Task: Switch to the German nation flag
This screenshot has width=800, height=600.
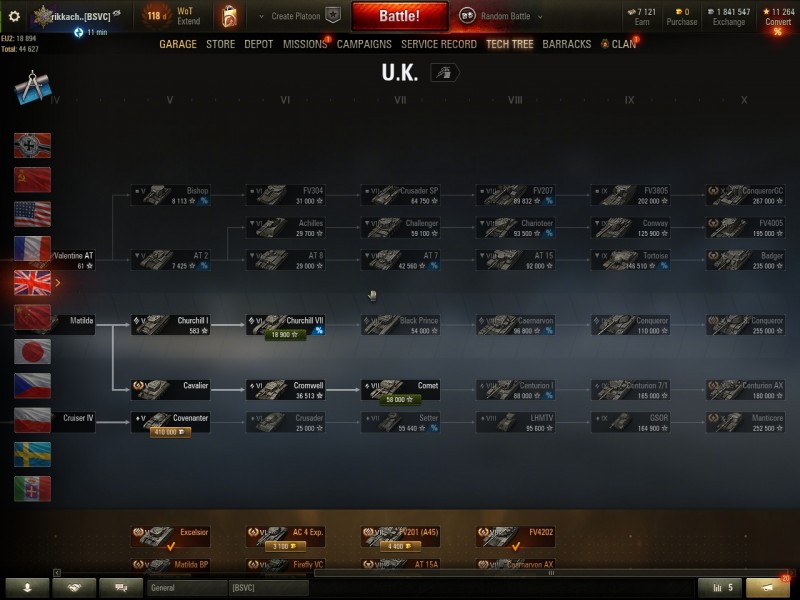Action: pos(32,146)
